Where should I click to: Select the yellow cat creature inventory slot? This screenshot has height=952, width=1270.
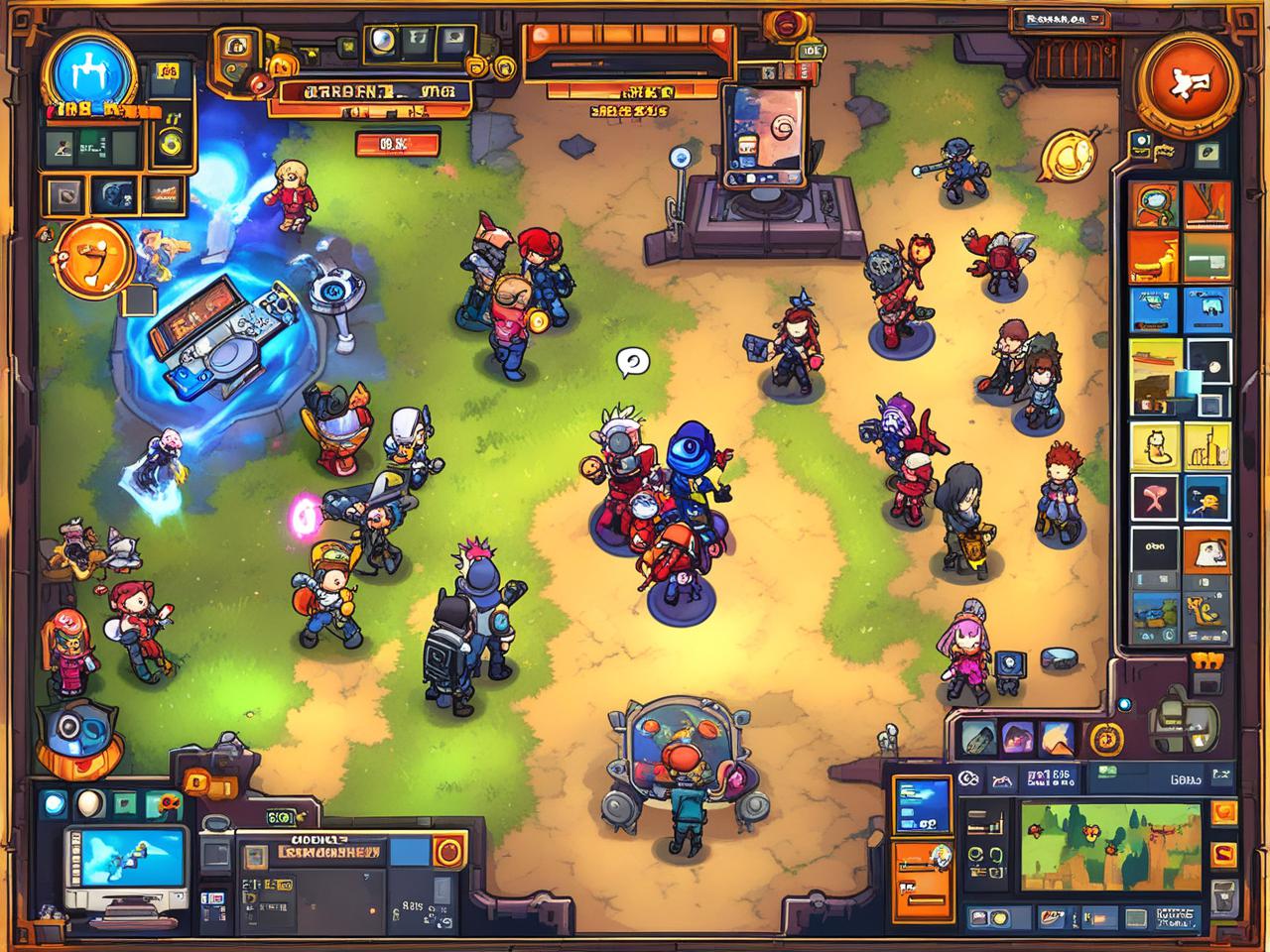[1155, 445]
